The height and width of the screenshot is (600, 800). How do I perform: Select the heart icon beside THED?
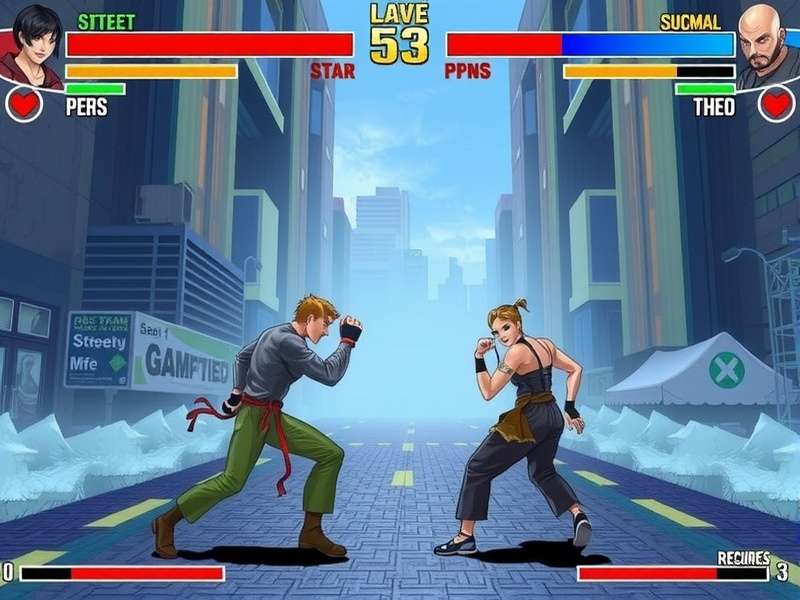pos(776,103)
